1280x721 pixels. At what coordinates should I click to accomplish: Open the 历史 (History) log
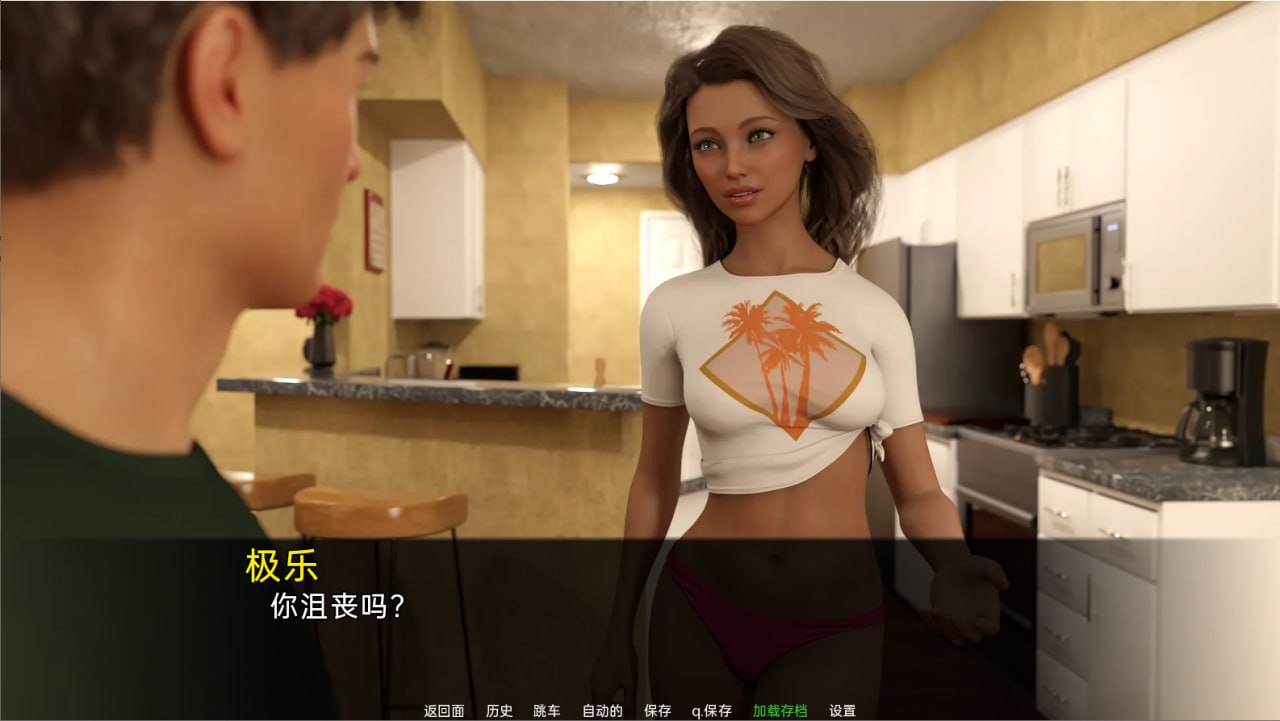point(499,711)
